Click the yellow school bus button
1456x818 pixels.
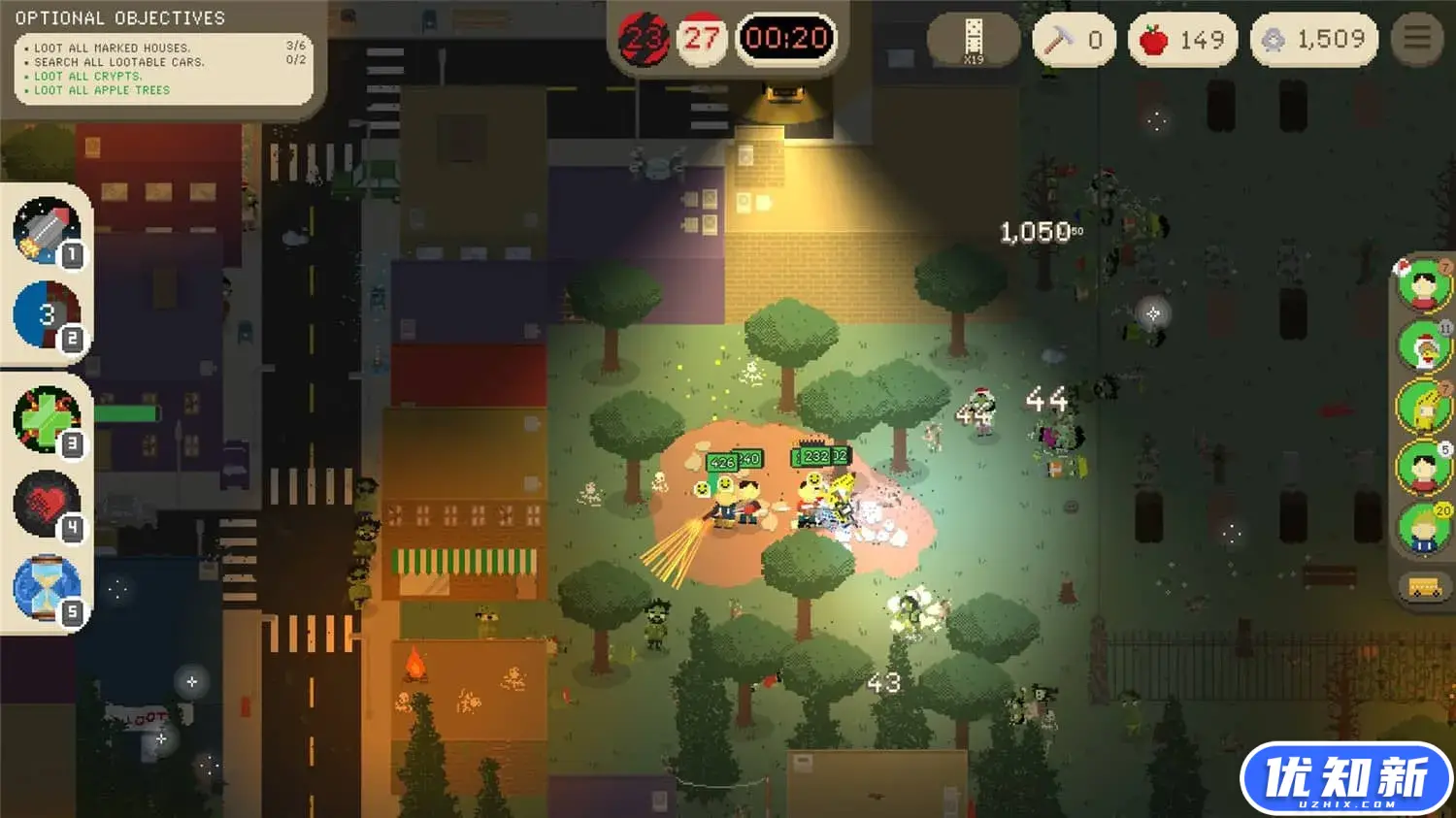(x=1424, y=588)
